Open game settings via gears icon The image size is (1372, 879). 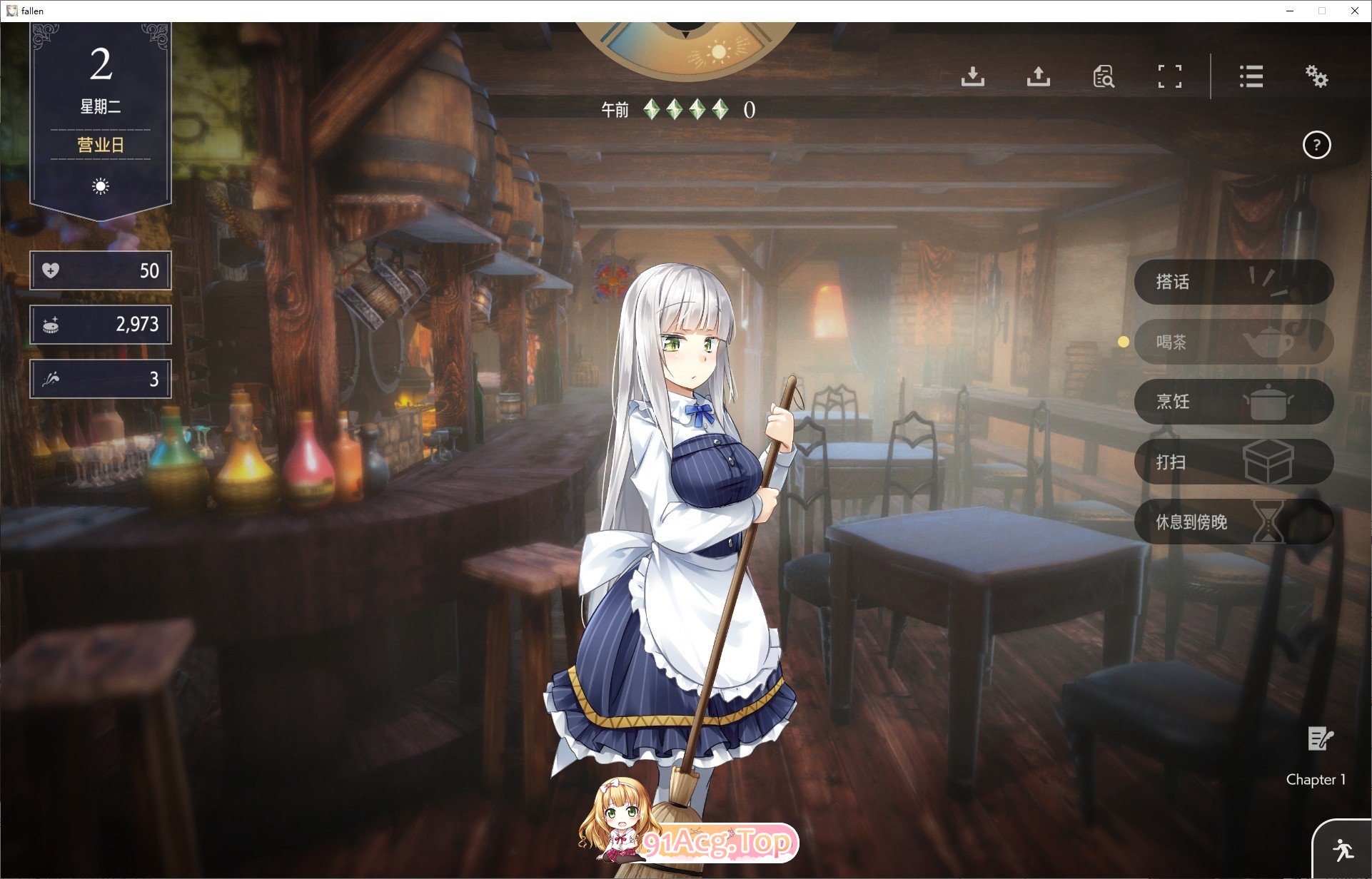pyautogui.click(x=1317, y=77)
